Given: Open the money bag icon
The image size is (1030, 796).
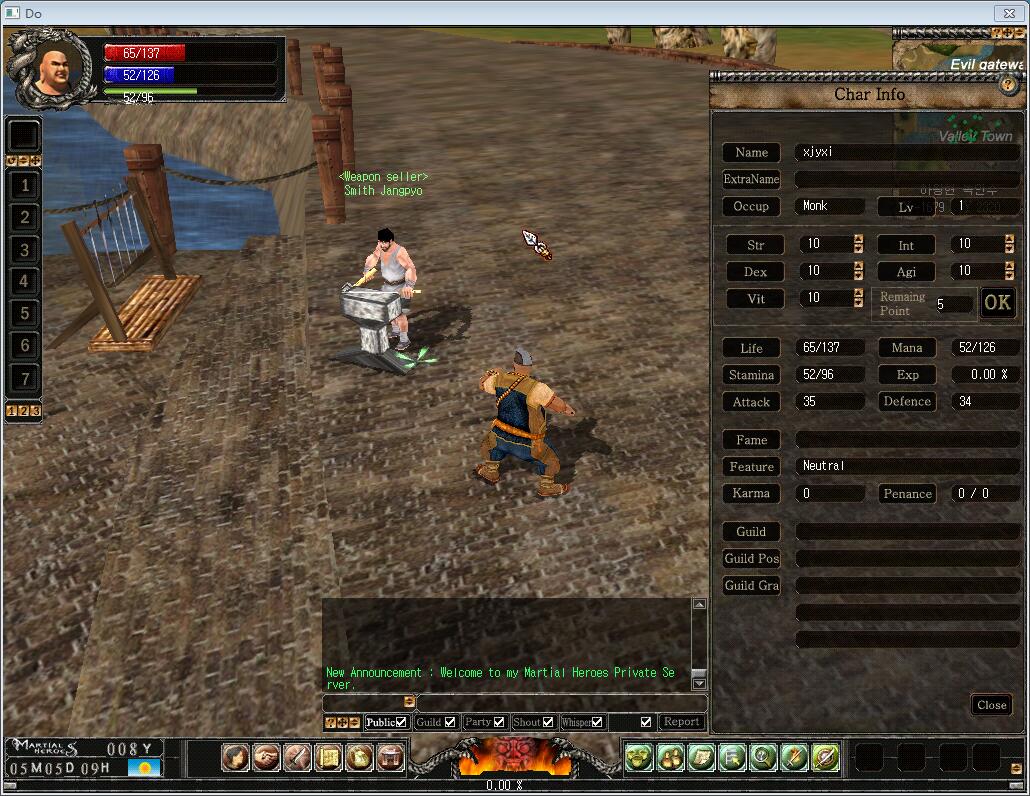Looking at the screenshot, I should pos(359,758).
